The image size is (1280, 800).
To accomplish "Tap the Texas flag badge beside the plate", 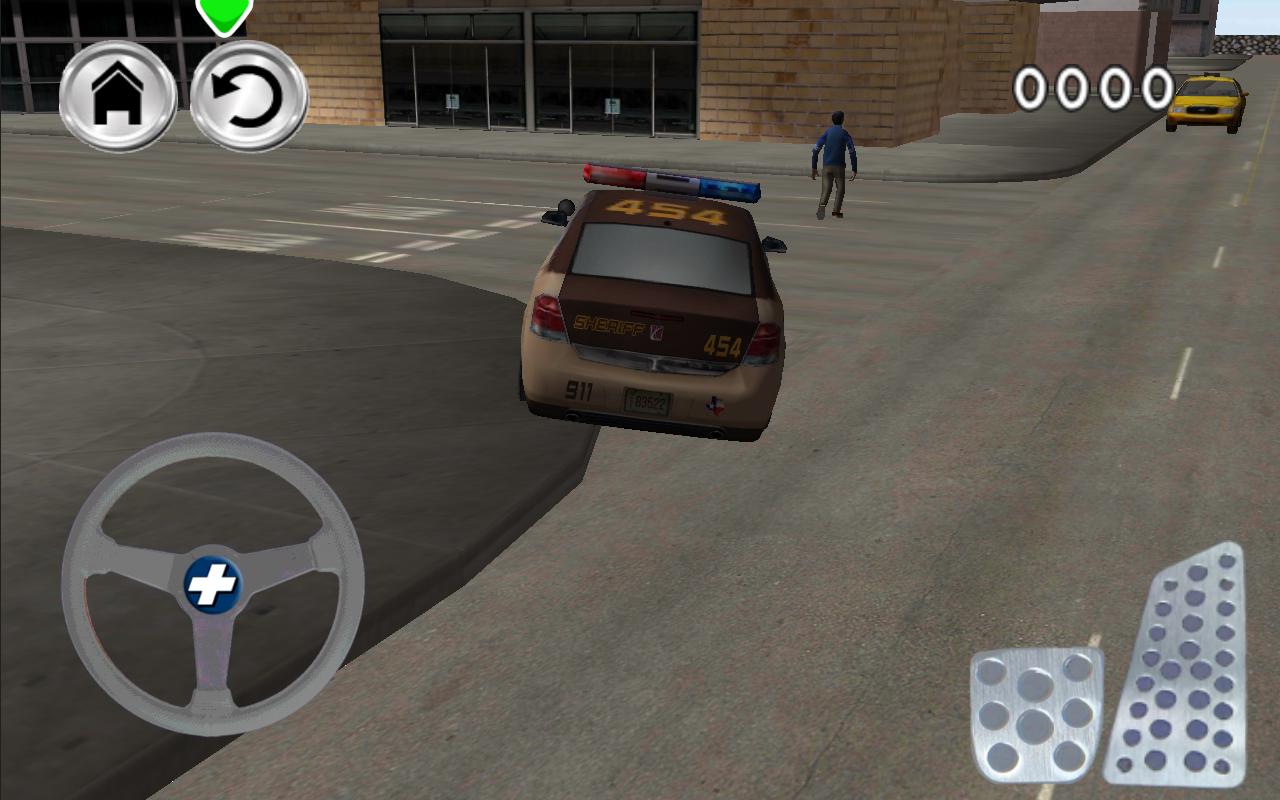I will tap(715, 404).
